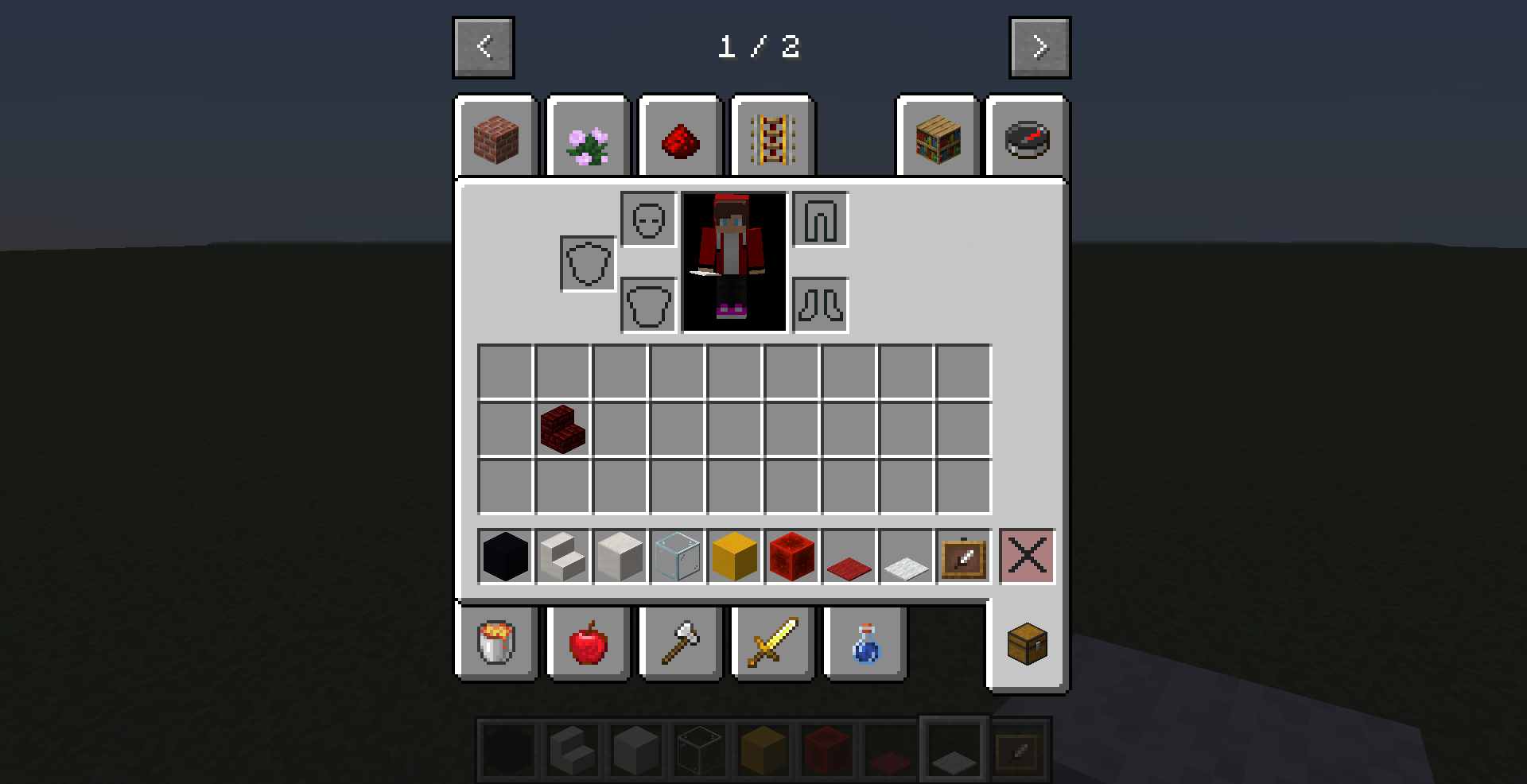Viewport: 1527px width, 784px height.
Task: Pick the black concrete block in hotbar
Action: (x=504, y=557)
